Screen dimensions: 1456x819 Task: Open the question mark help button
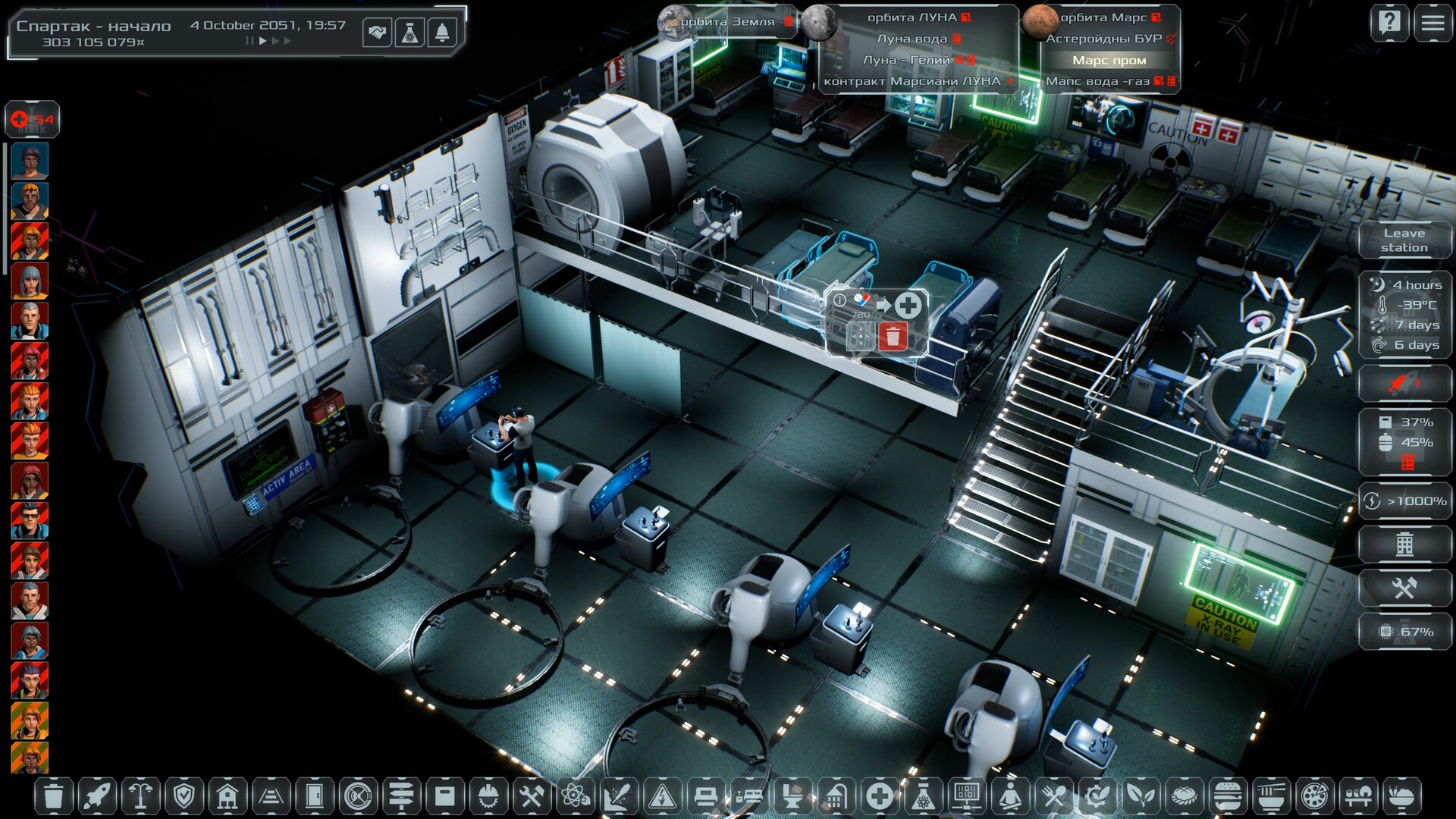pos(1389,23)
